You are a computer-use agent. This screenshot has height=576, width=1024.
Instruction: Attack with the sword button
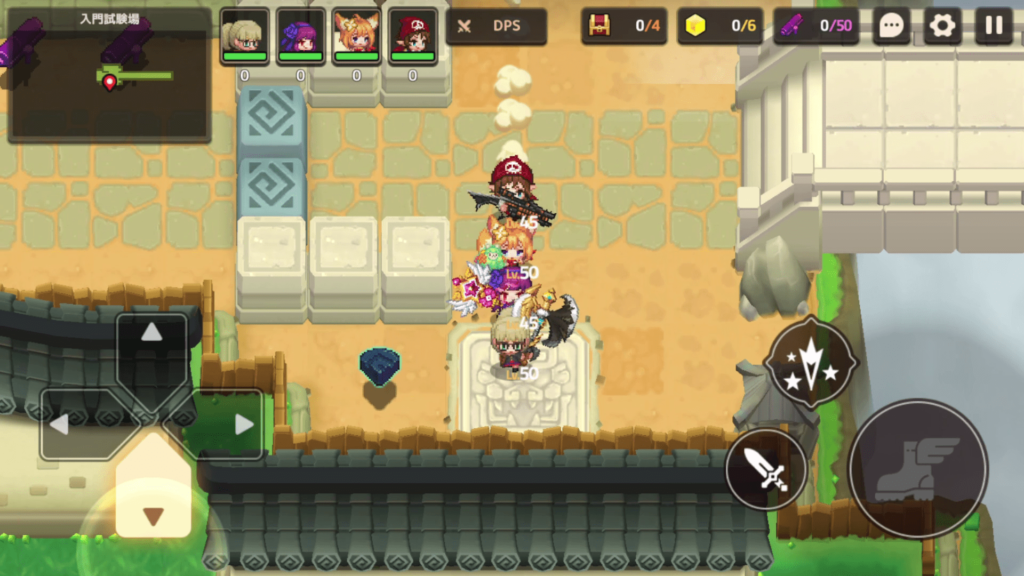767,469
